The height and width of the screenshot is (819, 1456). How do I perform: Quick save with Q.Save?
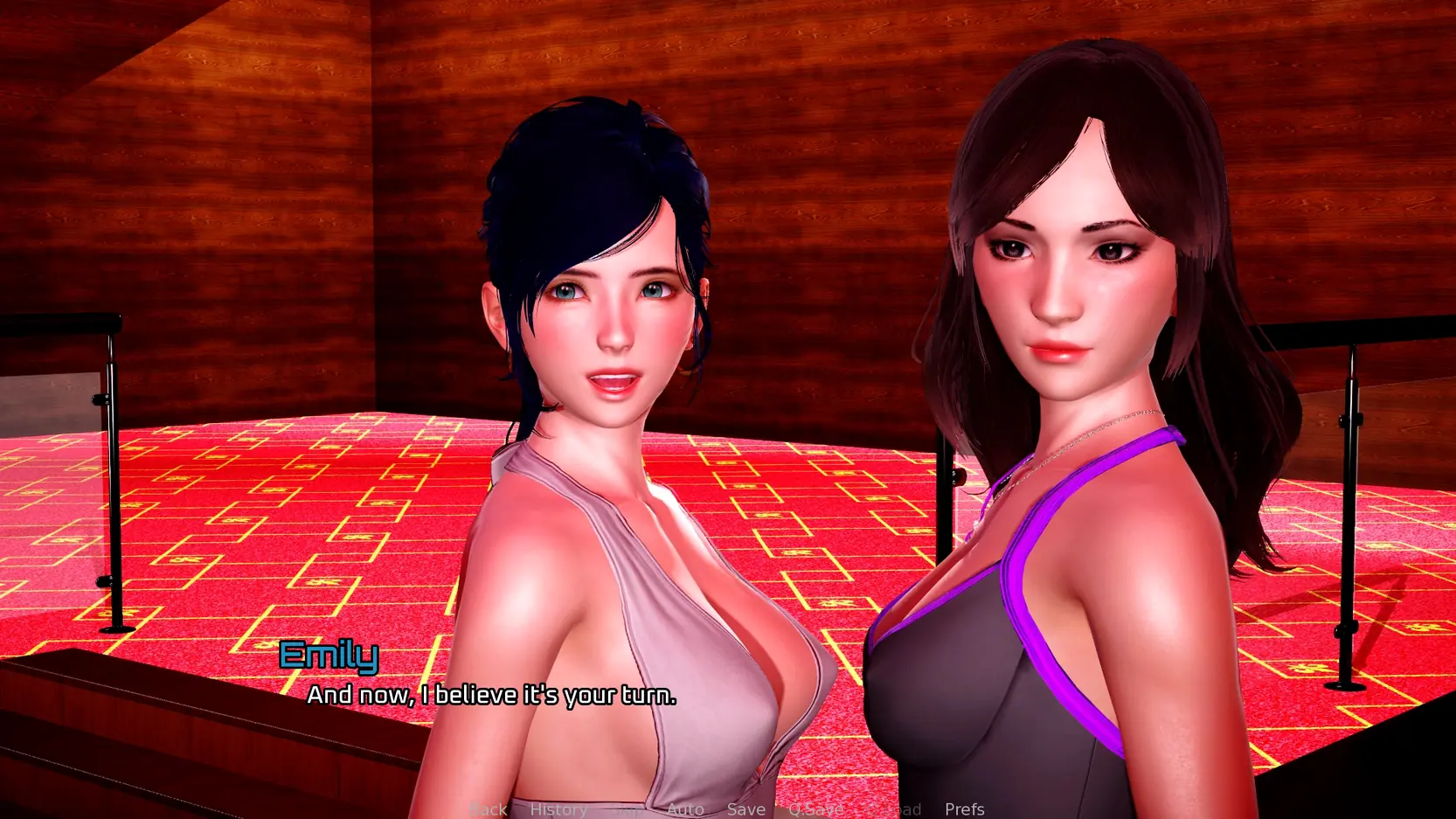pos(815,809)
